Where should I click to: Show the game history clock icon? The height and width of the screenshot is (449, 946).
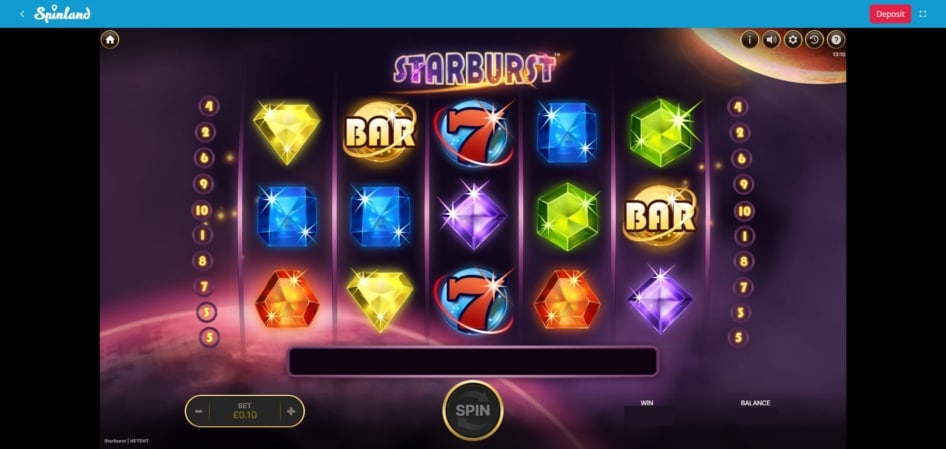click(815, 40)
